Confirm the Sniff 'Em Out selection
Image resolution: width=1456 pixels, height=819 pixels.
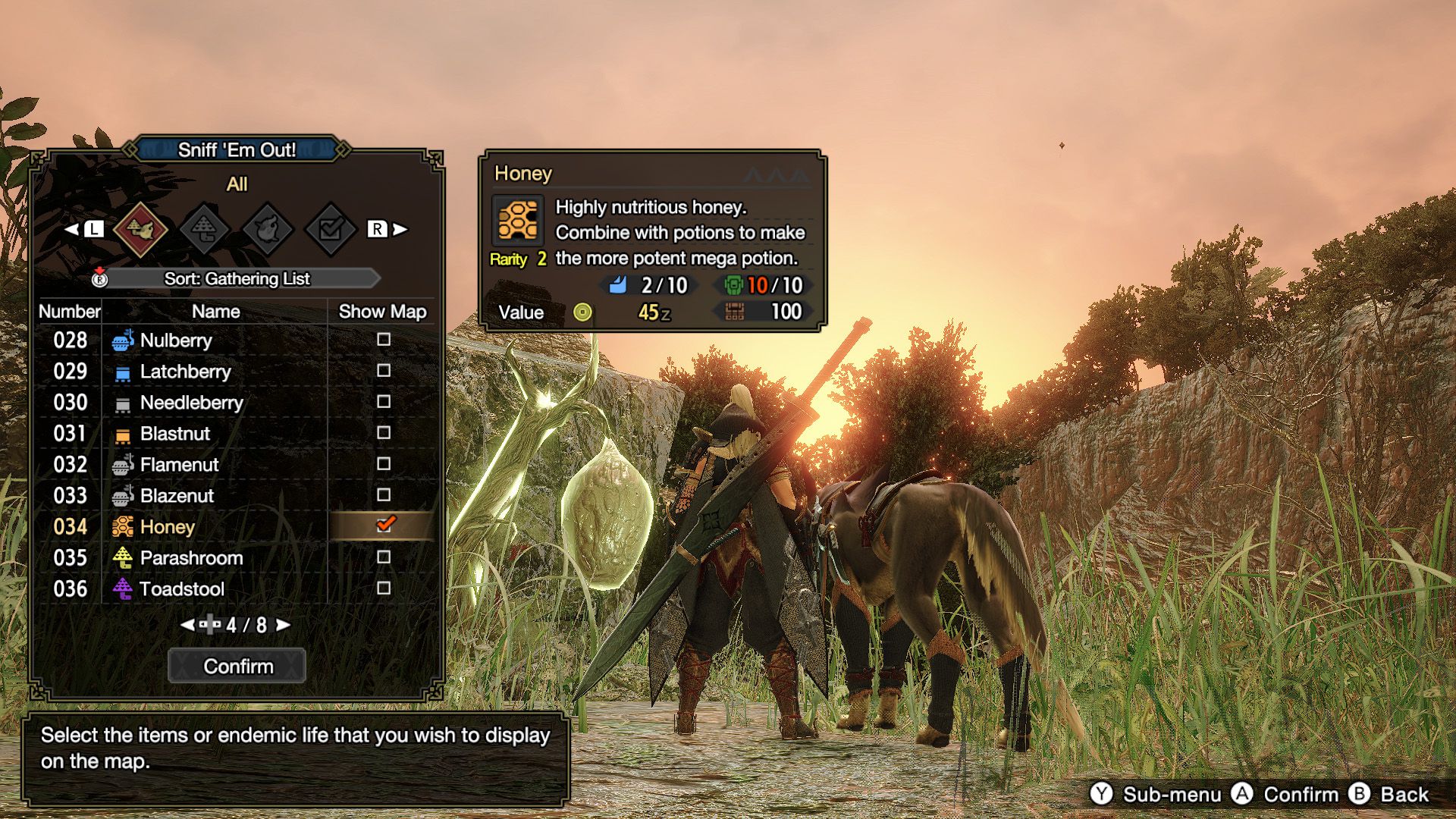click(x=237, y=666)
